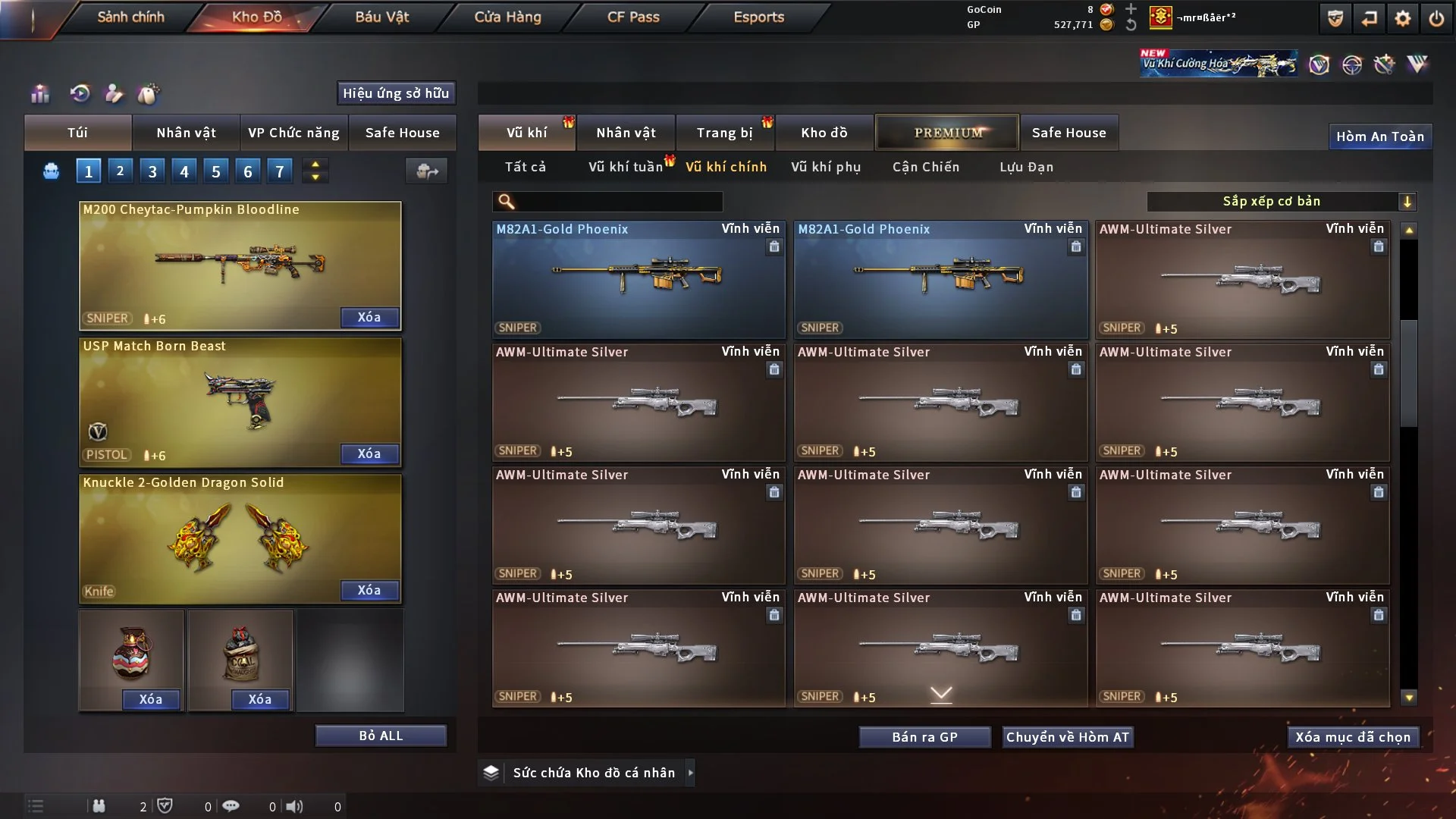Open the settings gear icon

pos(1403,18)
